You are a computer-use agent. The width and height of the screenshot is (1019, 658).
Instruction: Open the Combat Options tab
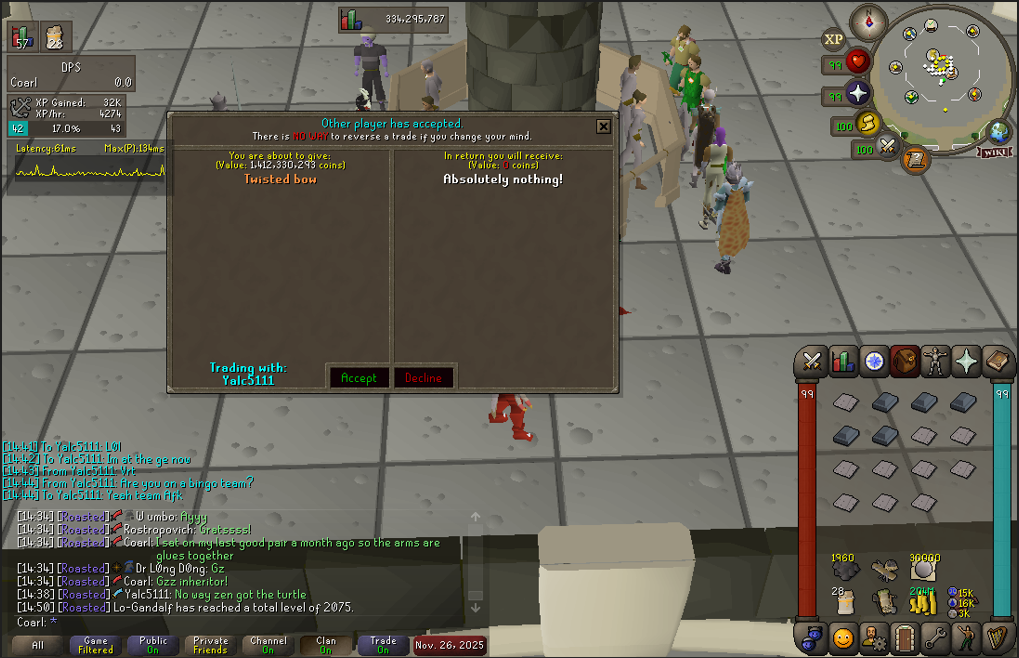tap(812, 361)
